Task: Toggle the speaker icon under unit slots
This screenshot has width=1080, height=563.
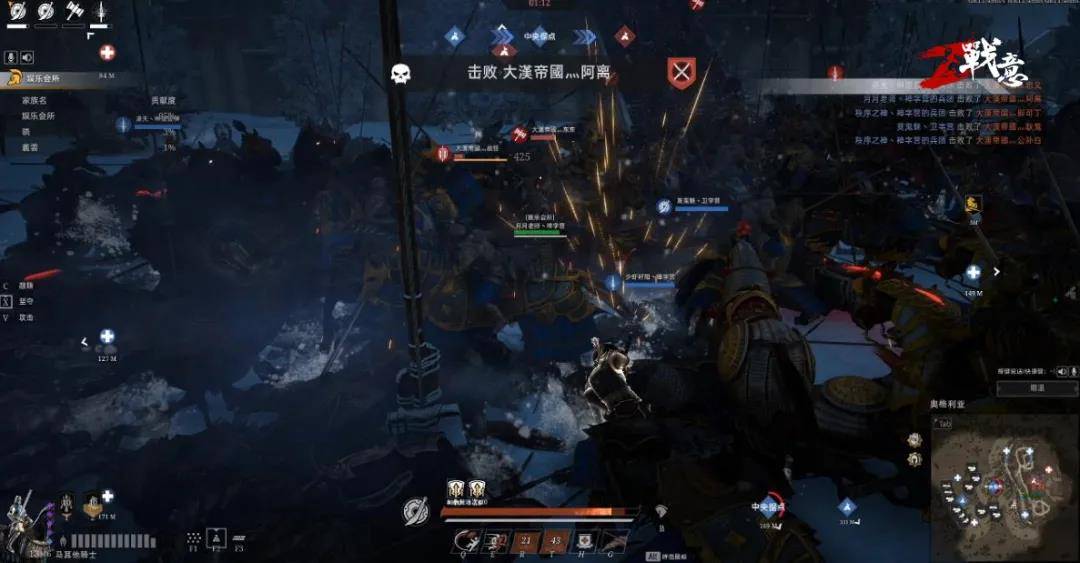Action: pos(27,57)
